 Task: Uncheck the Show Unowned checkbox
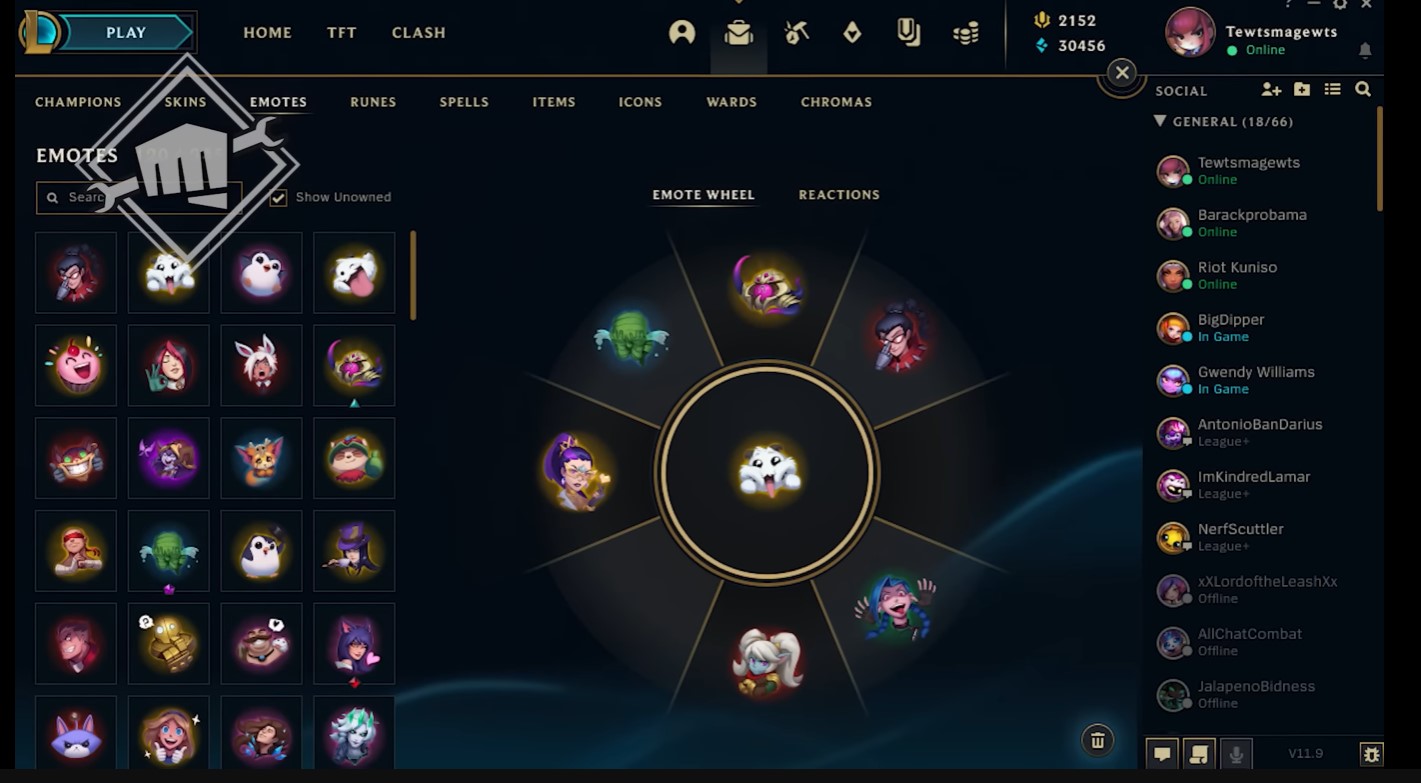pos(277,196)
